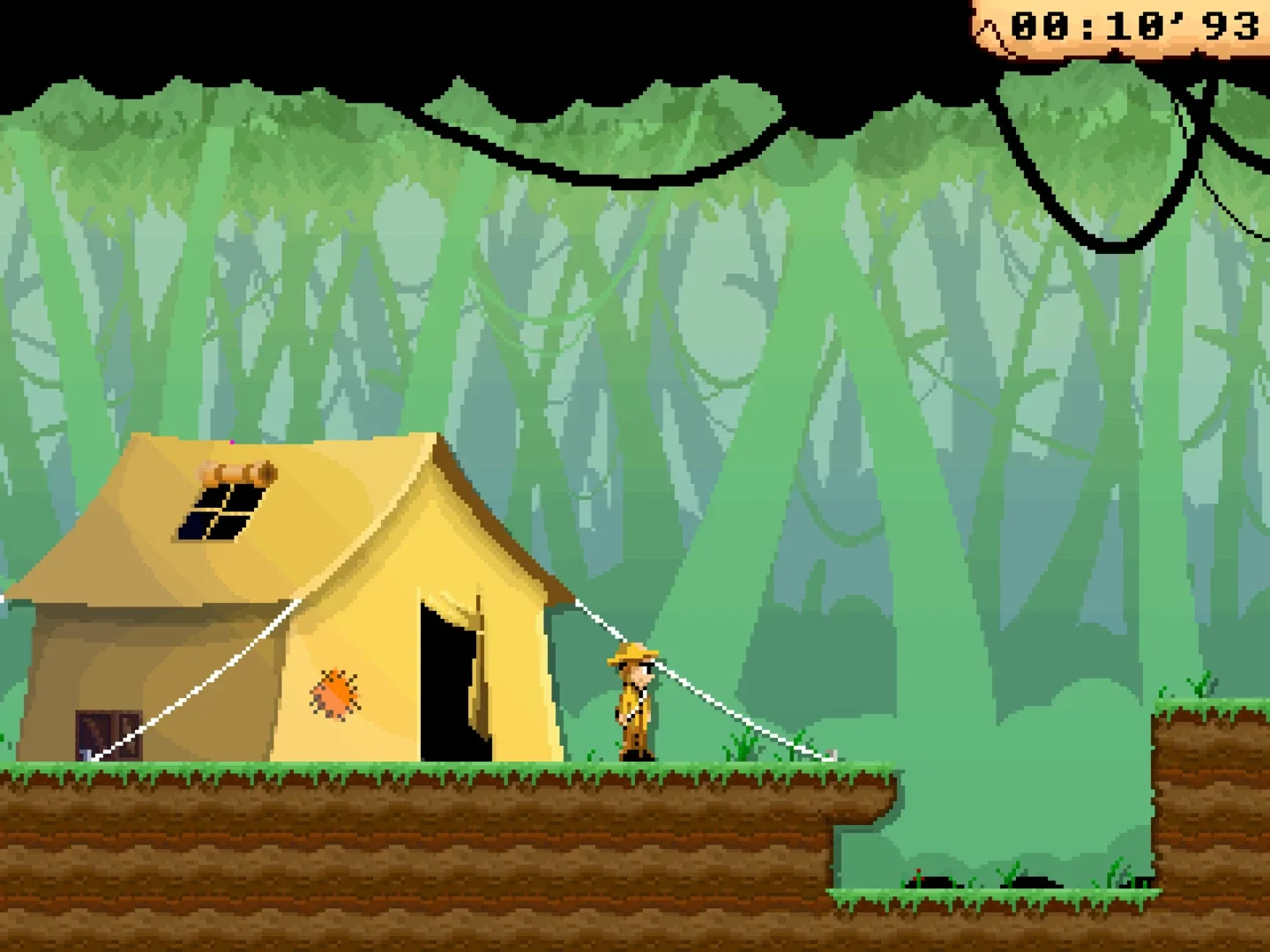The width and height of the screenshot is (1270, 952).
Task: Click the stake at the left tent rope
Action: 86,754
